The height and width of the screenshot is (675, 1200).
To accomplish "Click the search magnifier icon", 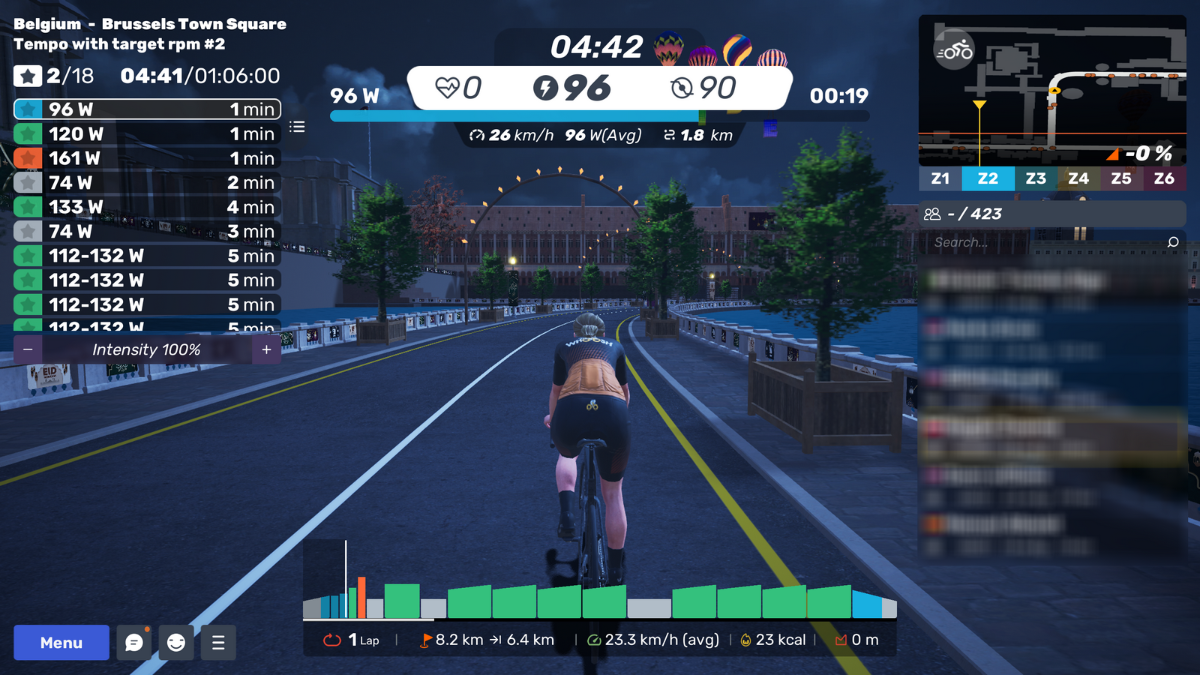I will coord(1173,242).
